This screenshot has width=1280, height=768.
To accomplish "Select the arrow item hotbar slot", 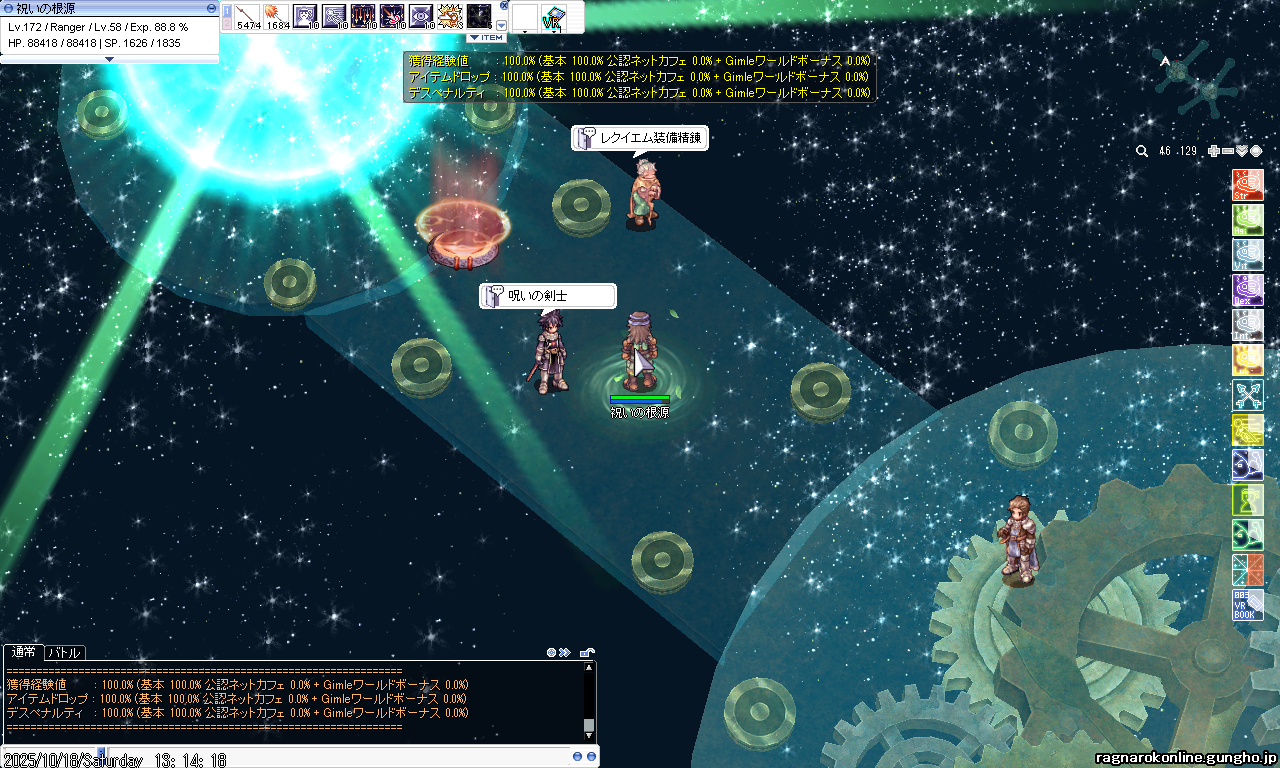I will pos(248,17).
